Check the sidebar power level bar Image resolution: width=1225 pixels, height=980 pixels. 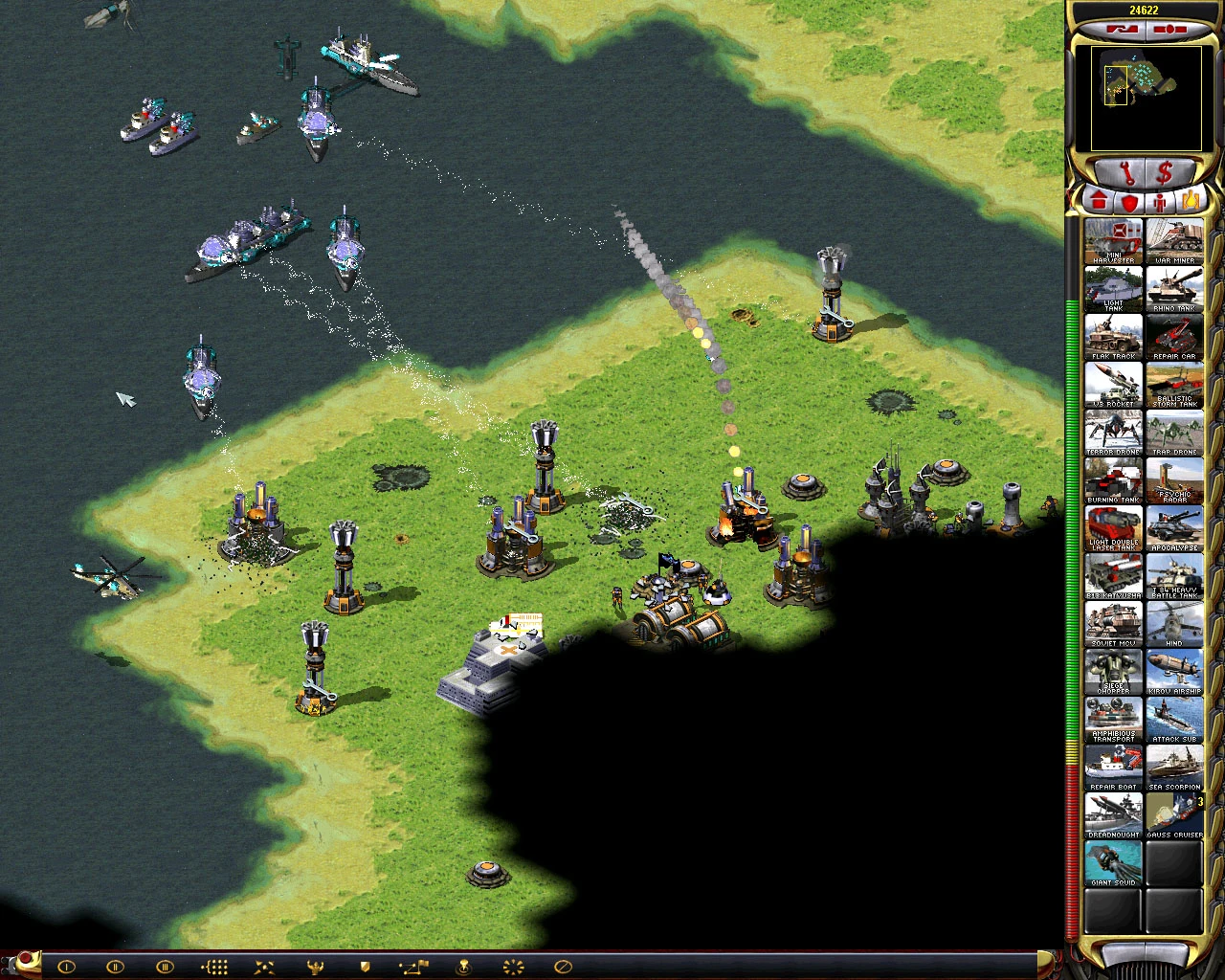1069,574
